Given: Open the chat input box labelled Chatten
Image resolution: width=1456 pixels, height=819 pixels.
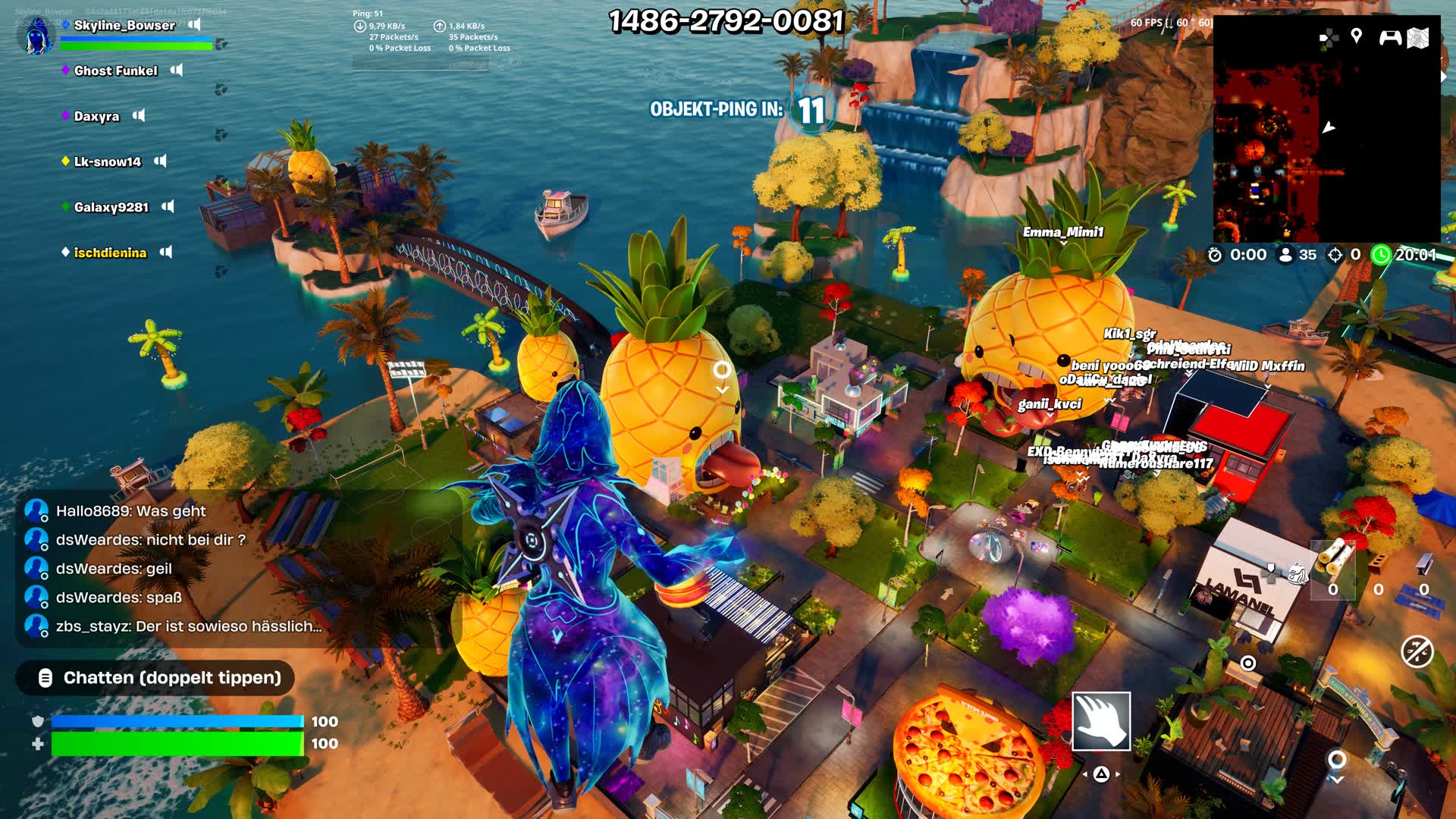Looking at the screenshot, I should tap(155, 678).
